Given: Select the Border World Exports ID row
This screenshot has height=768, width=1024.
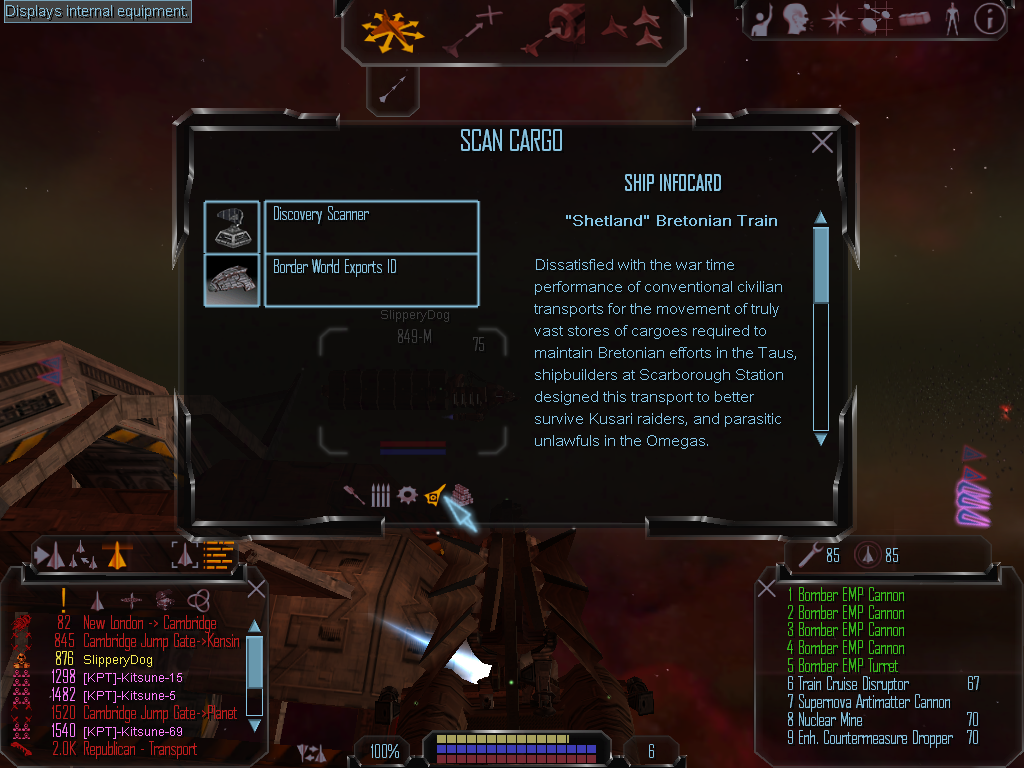Looking at the screenshot, I should pos(371,280).
